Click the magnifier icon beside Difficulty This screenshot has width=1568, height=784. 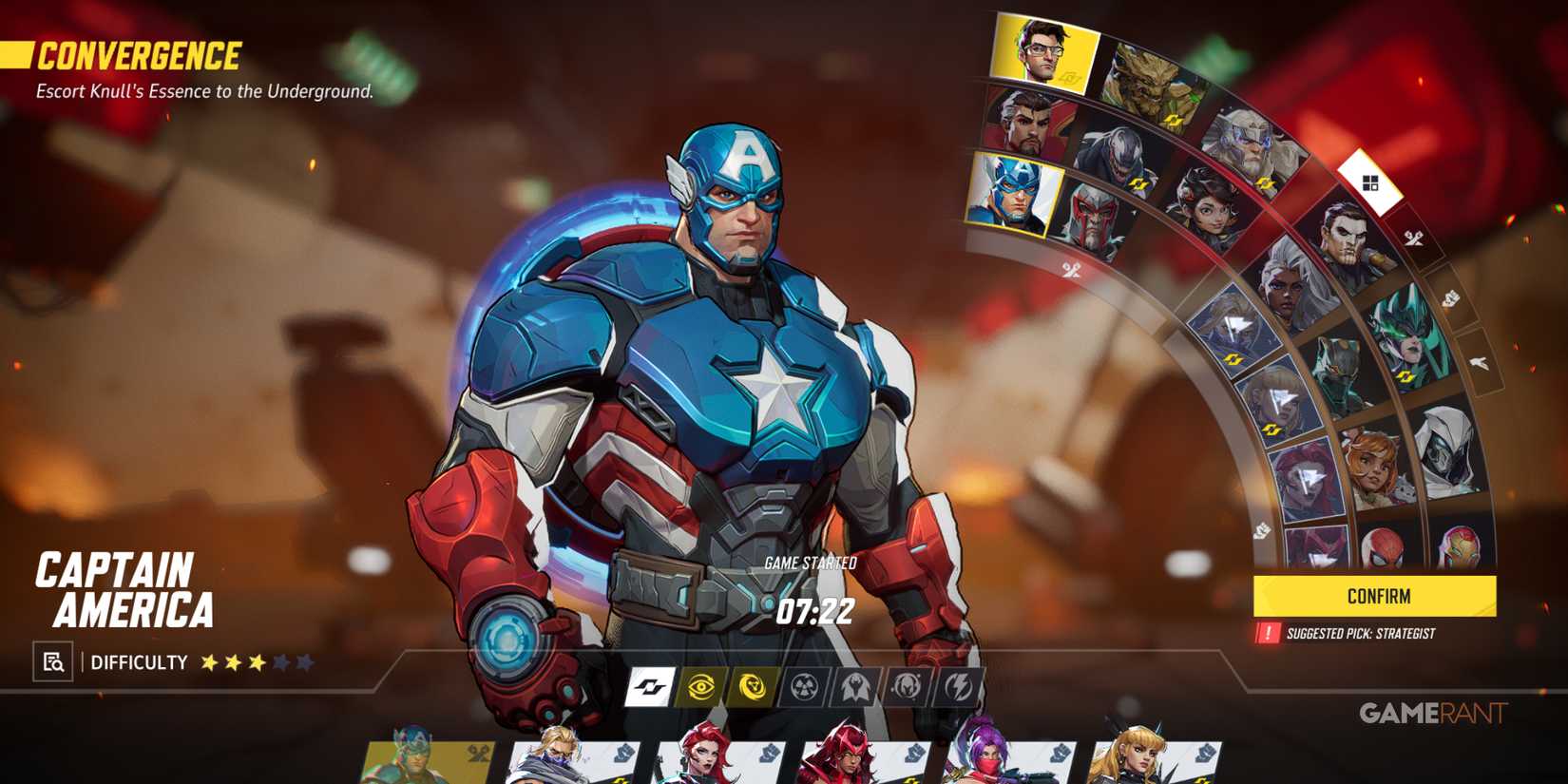point(55,662)
